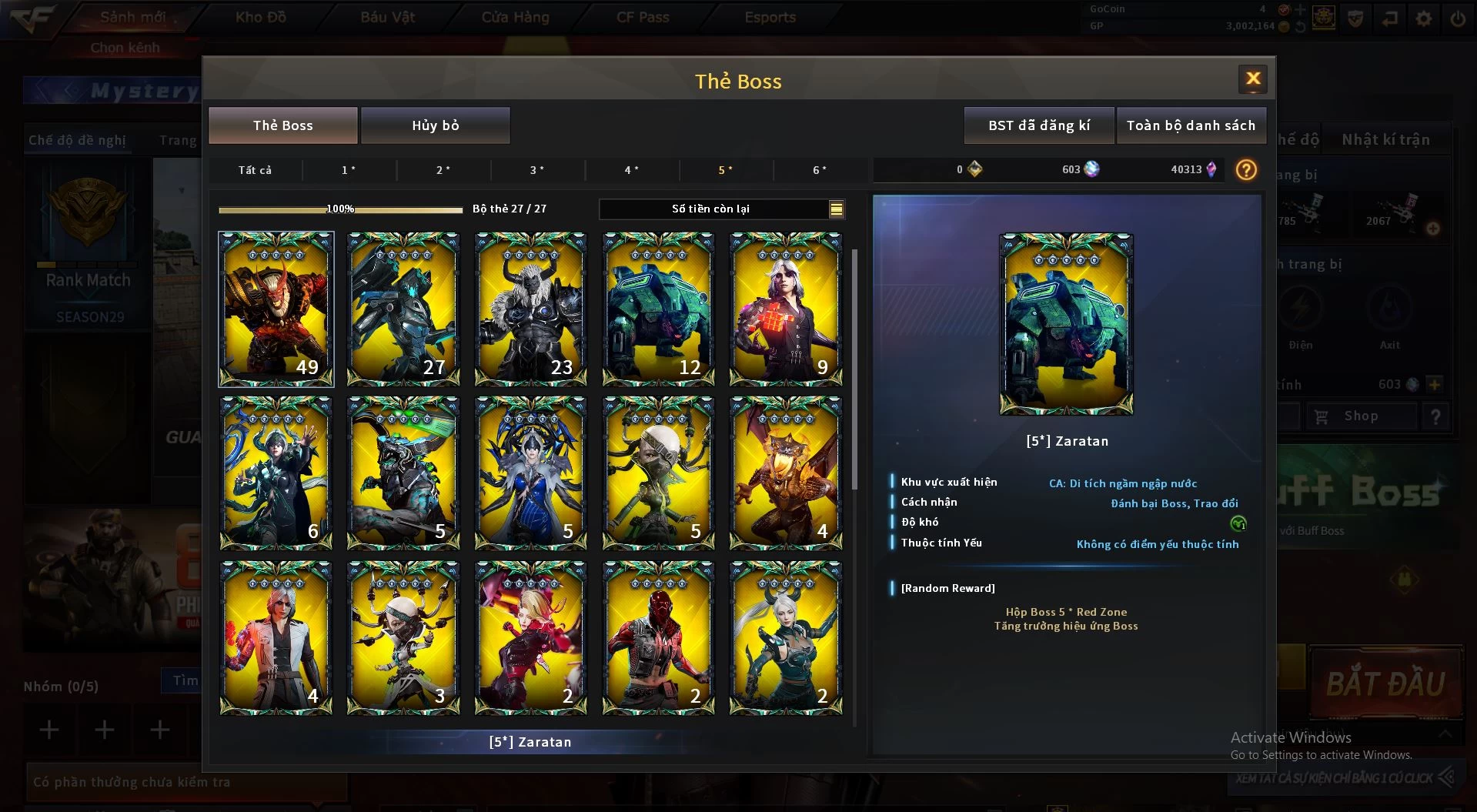Switch to the Hủy bỏ tab
This screenshot has height=812, width=1477.
pyautogui.click(x=435, y=125)
